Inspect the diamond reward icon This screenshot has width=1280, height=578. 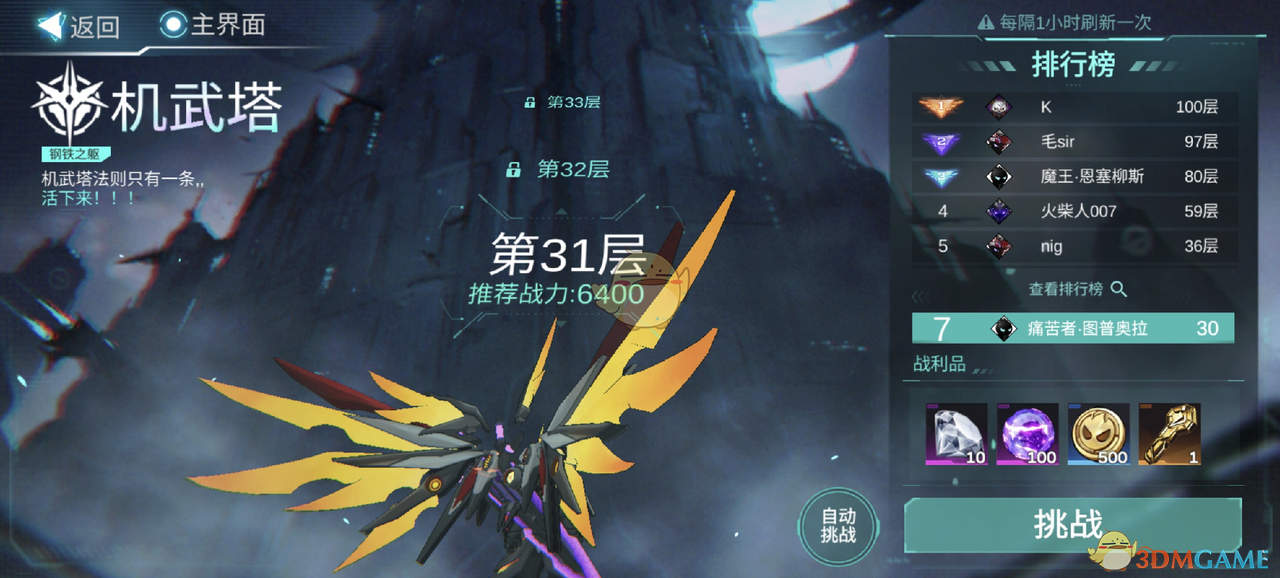click(x=956, y=434)
